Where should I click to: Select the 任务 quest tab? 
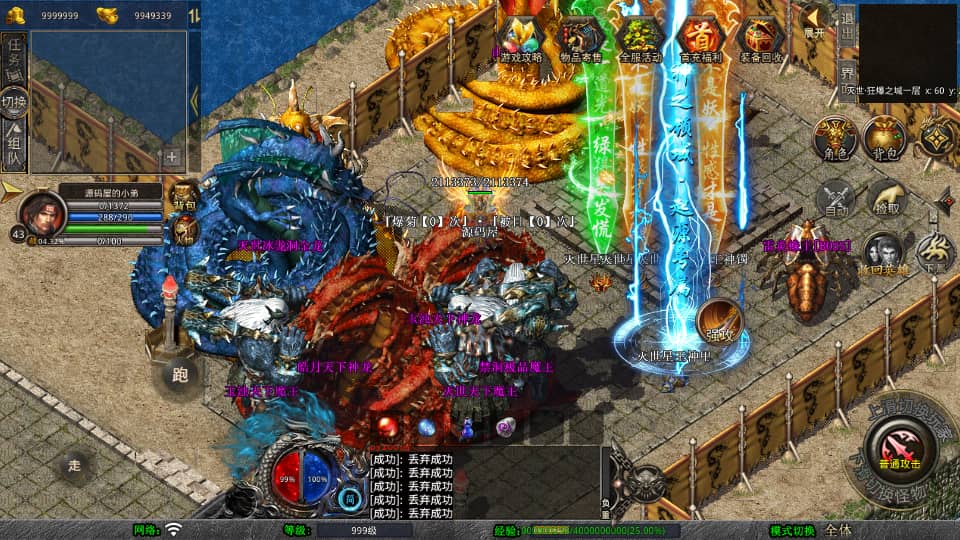click(15, 57)
